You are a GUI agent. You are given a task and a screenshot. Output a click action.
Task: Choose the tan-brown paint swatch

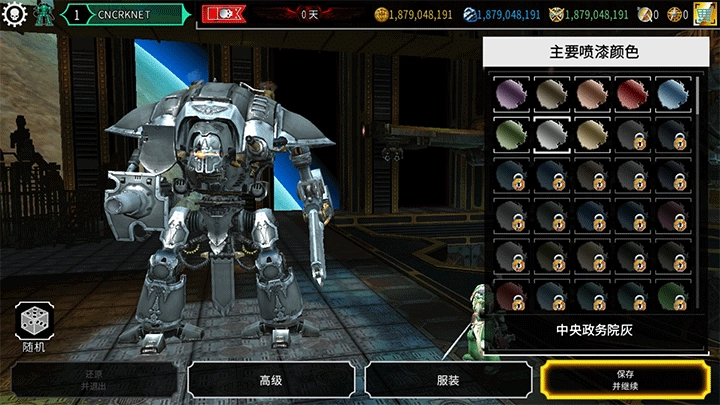550,92
